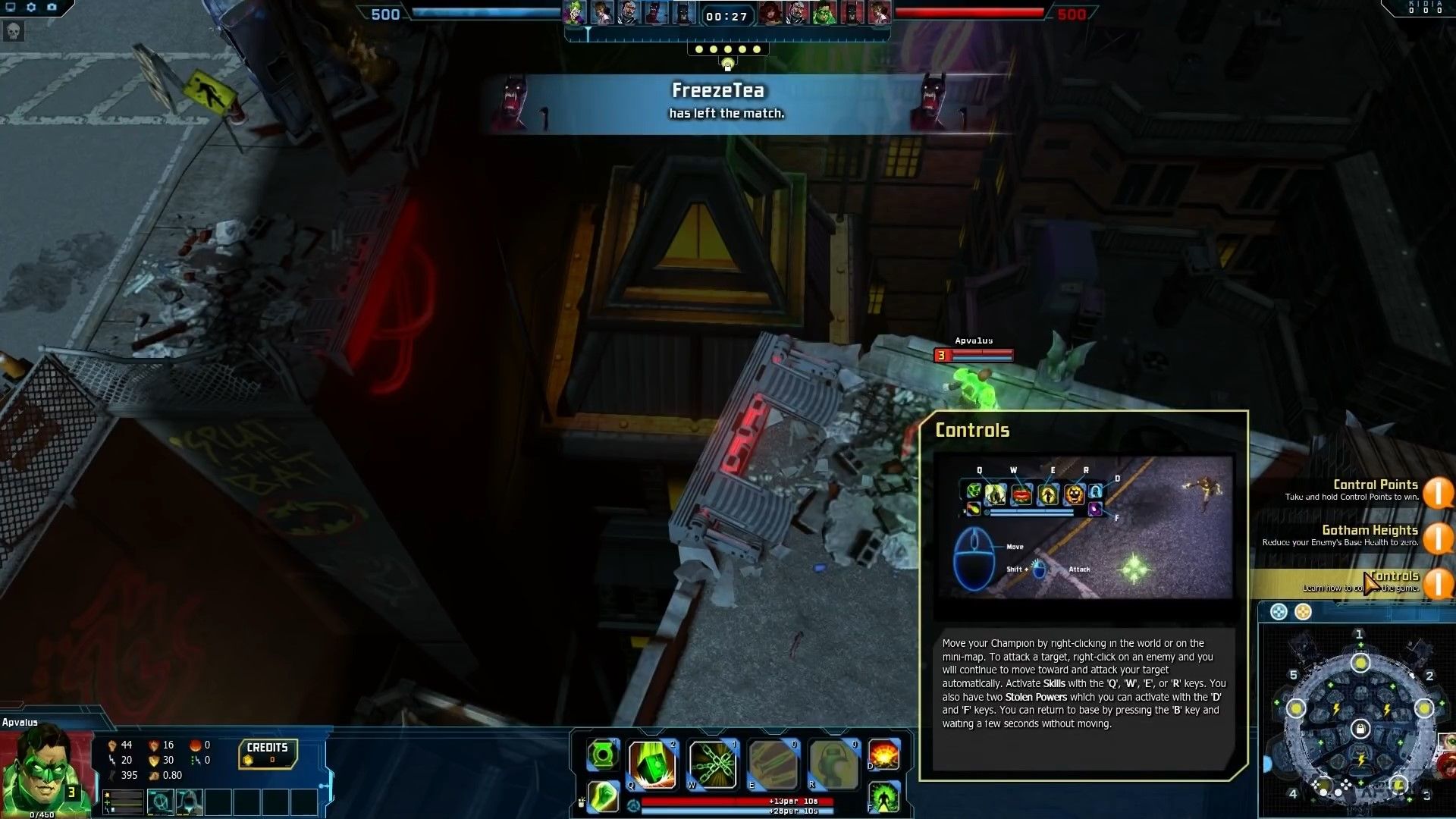
Task: Open the settings gear menu
Action: point(30,7)
